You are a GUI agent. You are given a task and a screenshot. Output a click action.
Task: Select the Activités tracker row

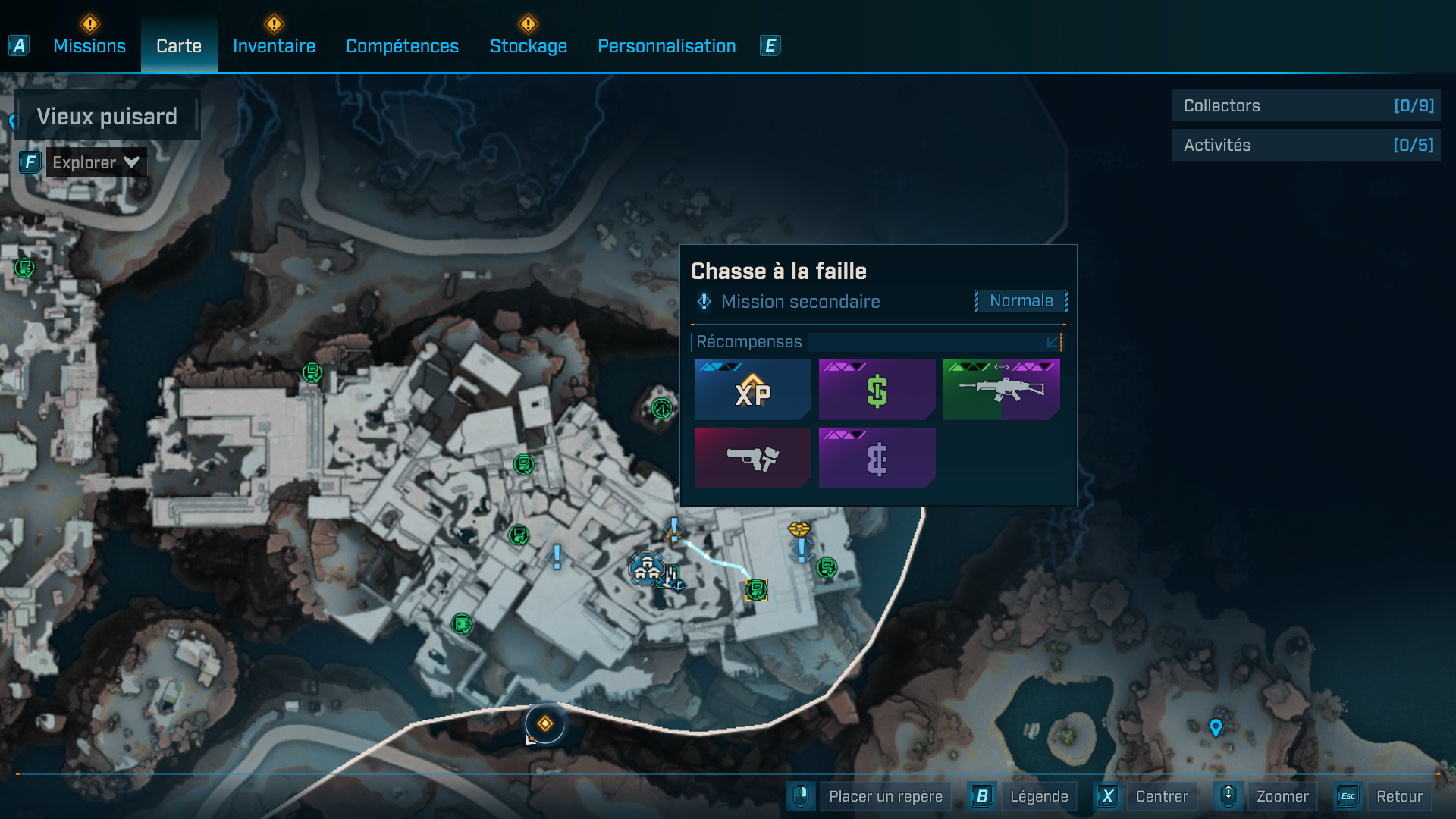click(x=1306, y=145)
